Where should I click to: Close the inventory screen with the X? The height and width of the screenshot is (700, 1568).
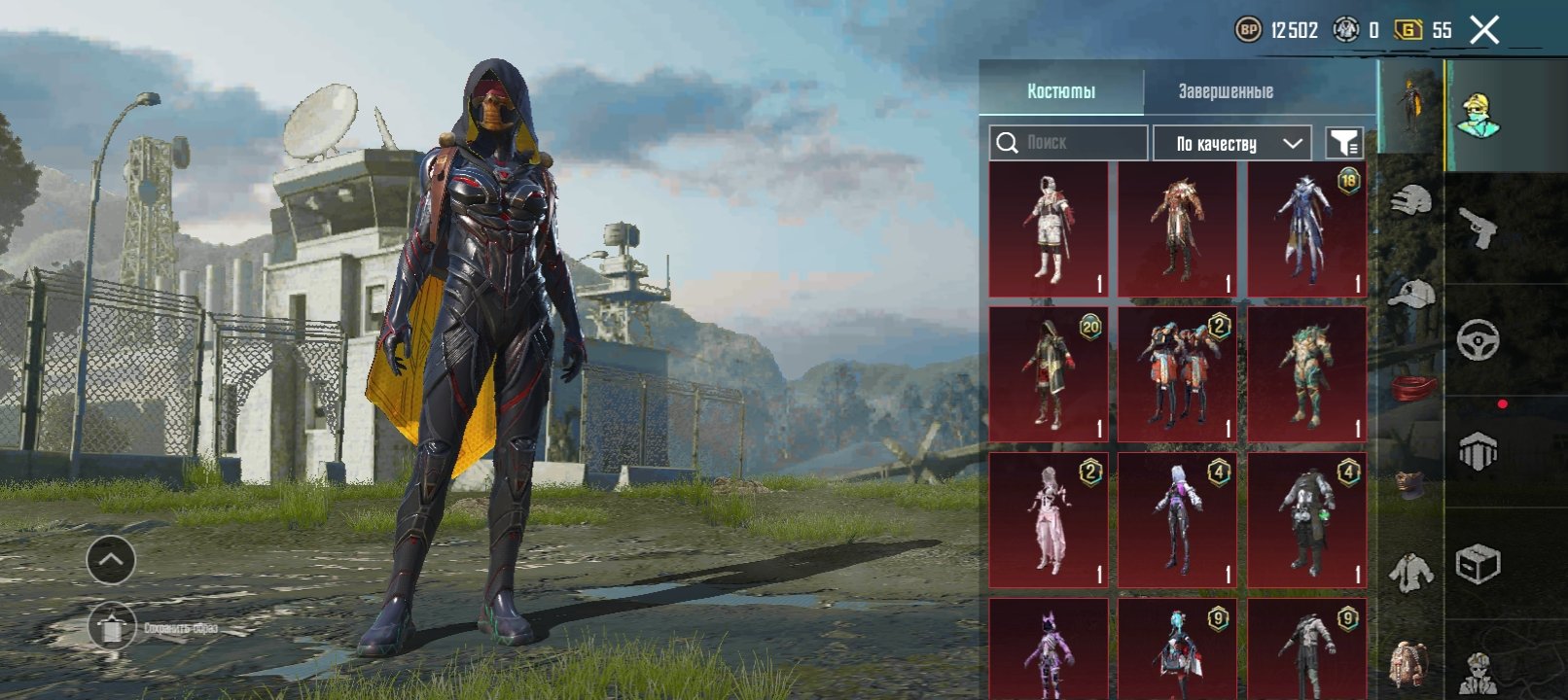tap(1484, 30)
